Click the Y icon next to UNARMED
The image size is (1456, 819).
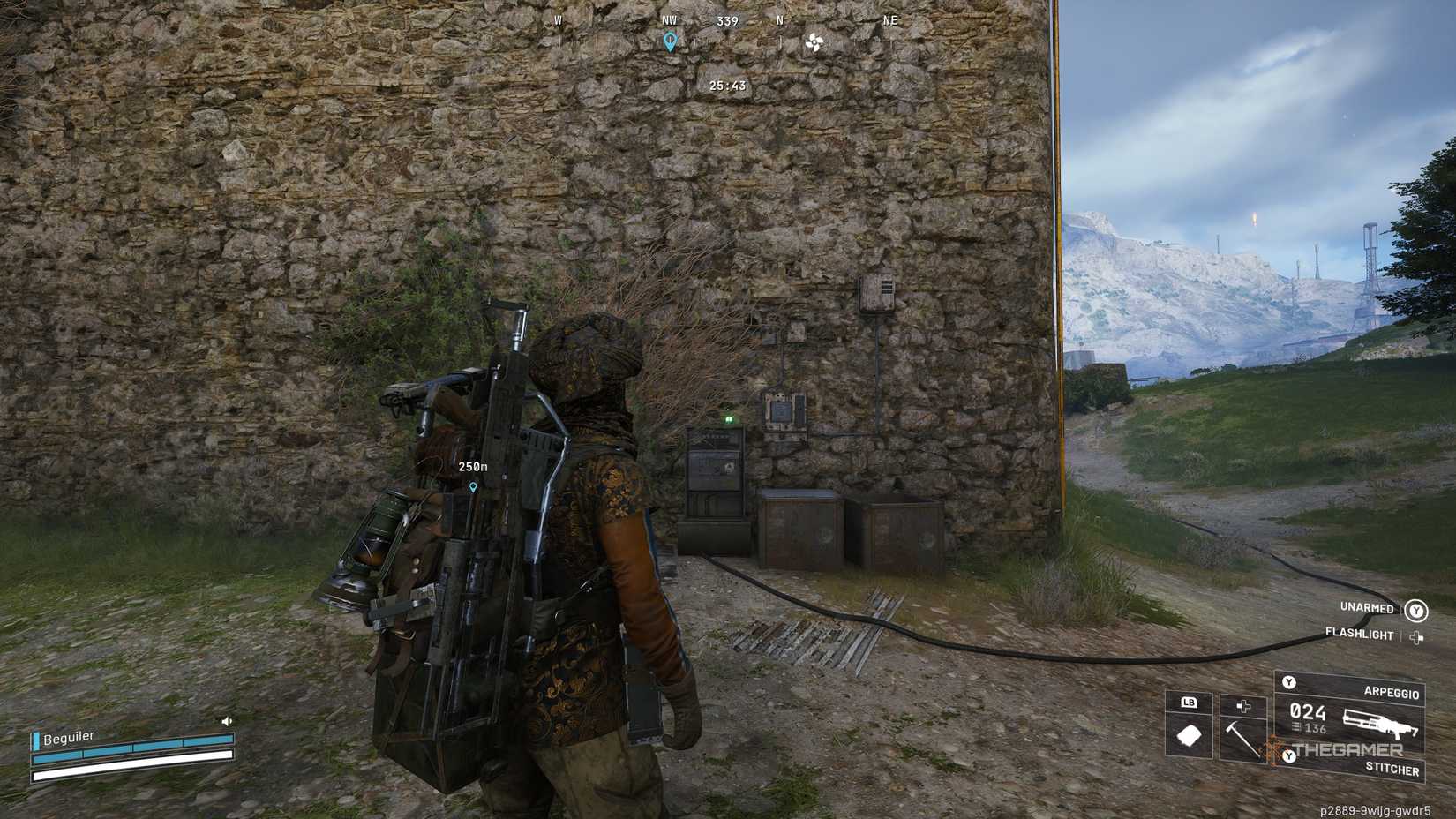point(1417,609)
